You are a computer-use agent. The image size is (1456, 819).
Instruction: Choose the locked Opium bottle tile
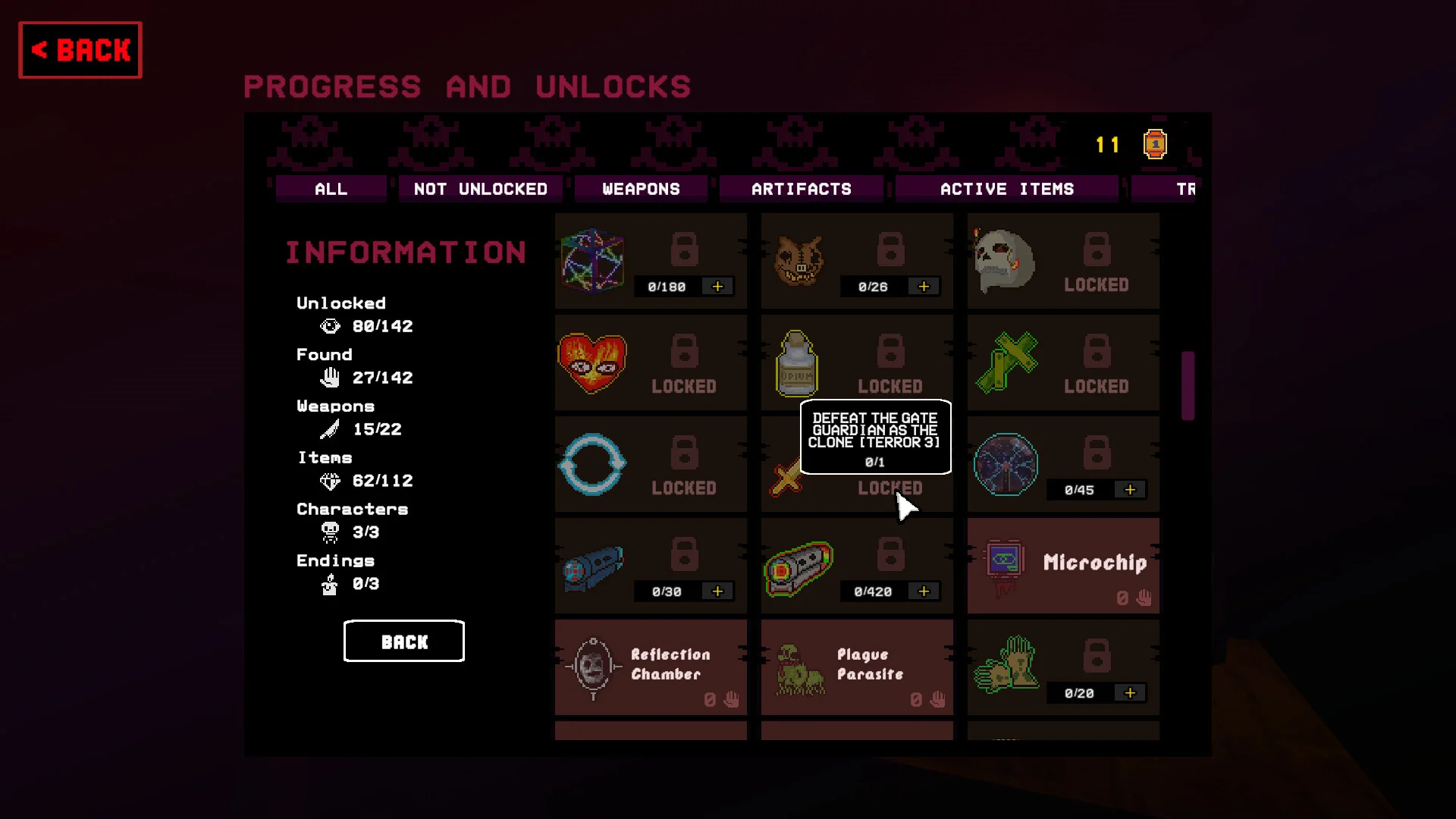[x=857, y=362]
